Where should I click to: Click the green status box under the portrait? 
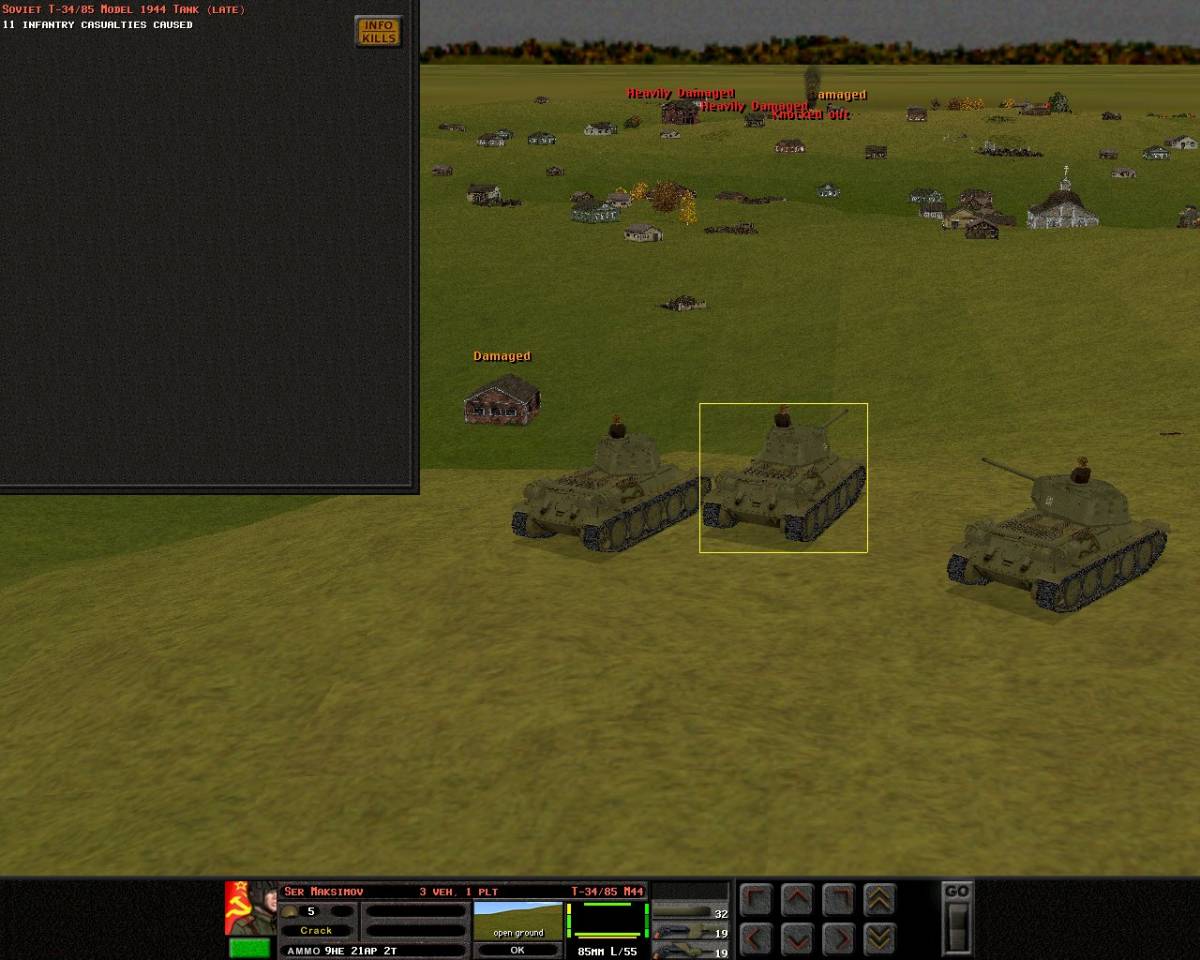pos(249,948)
